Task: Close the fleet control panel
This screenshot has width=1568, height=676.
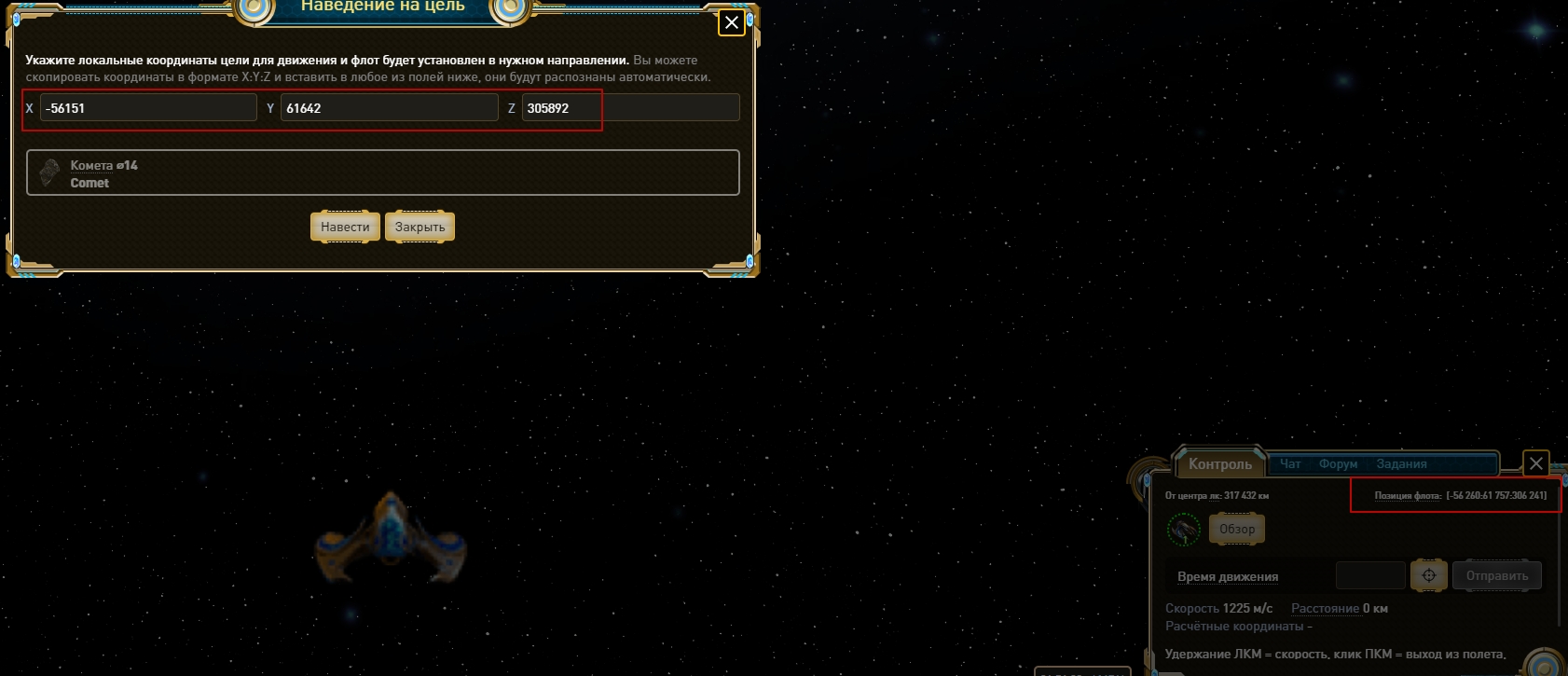Action: 1536,462
